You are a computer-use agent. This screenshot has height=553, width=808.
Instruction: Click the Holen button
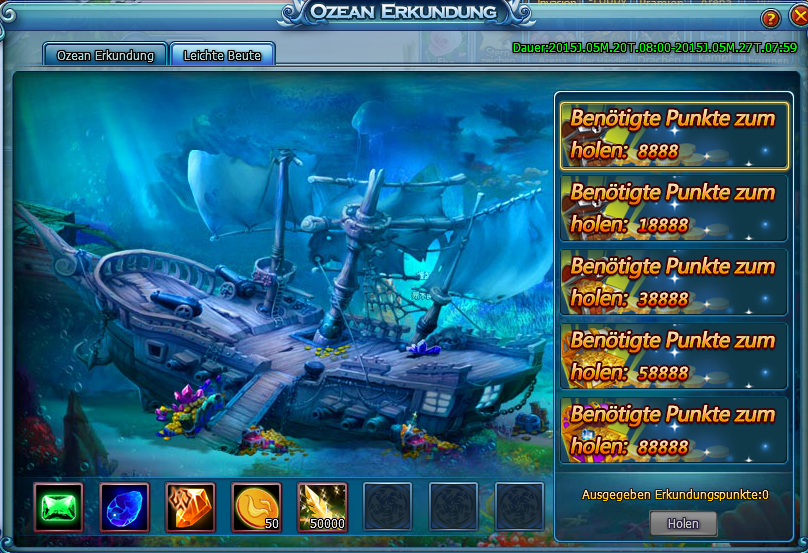pos(684,523)
